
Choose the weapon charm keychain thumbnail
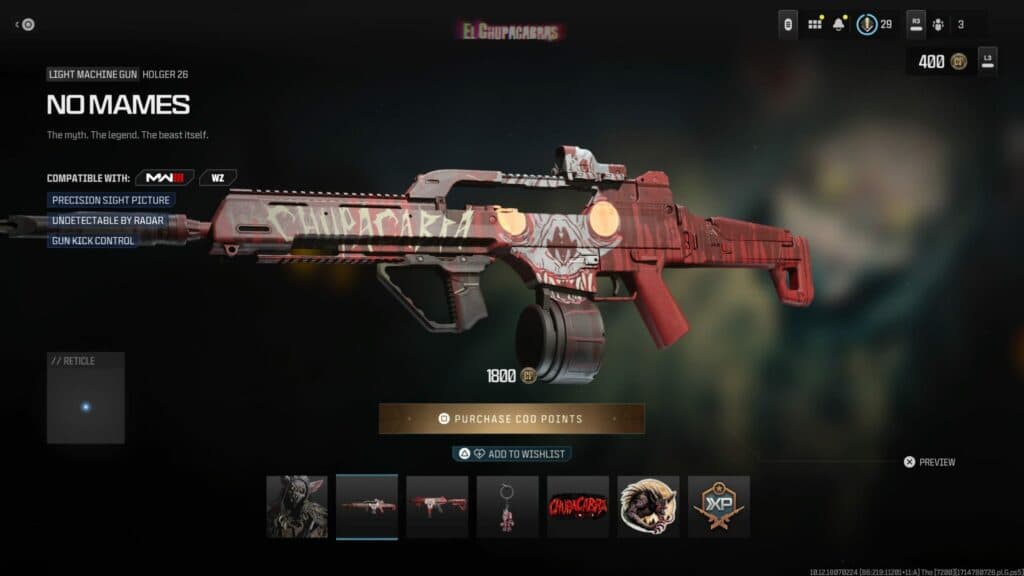pyautogui.click(x=507, y=506)
